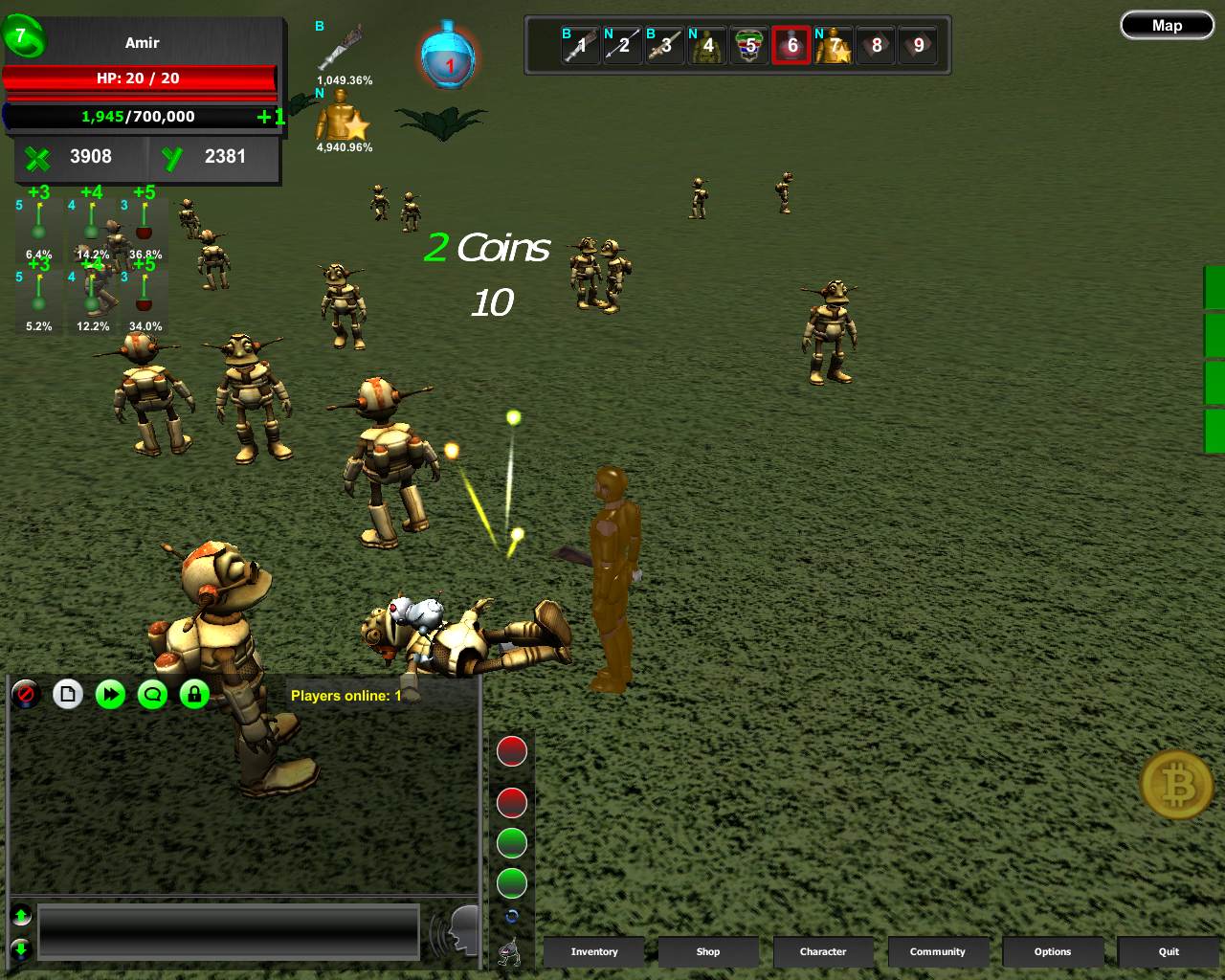Click the up arrow beside the chat input
The width and height of the screenshot is (1225, 980).
[x=20, y=915]
